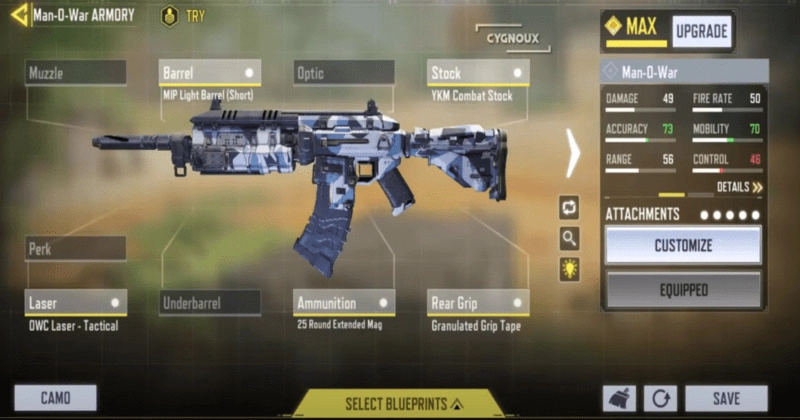
Task: Select the Rear Grip attachment slot
Action: (x=478, y=302)
